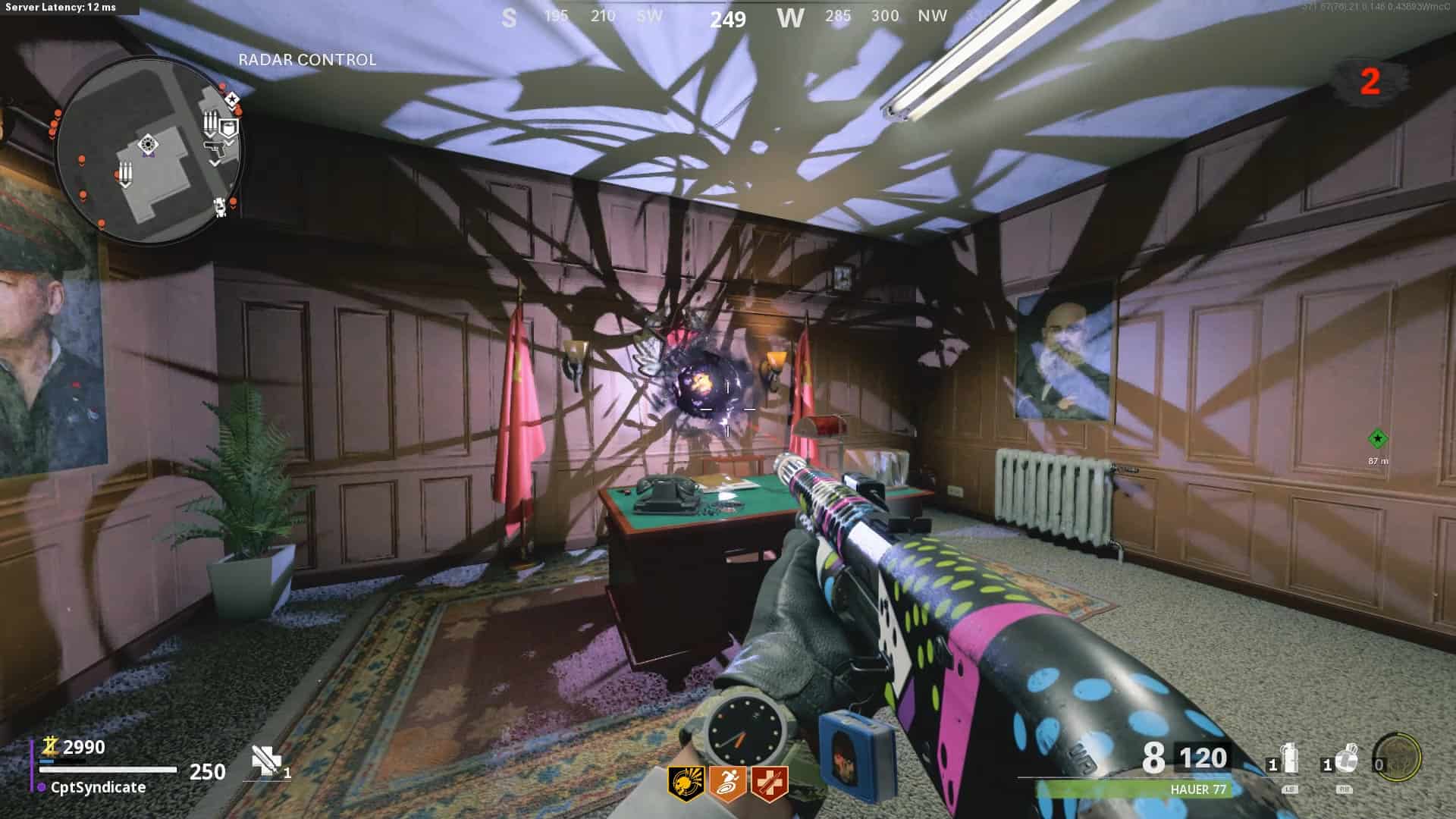Click the red Quick Revive cross perk
This screenshot has height=819, width=1456.
[x=769, y=783]
